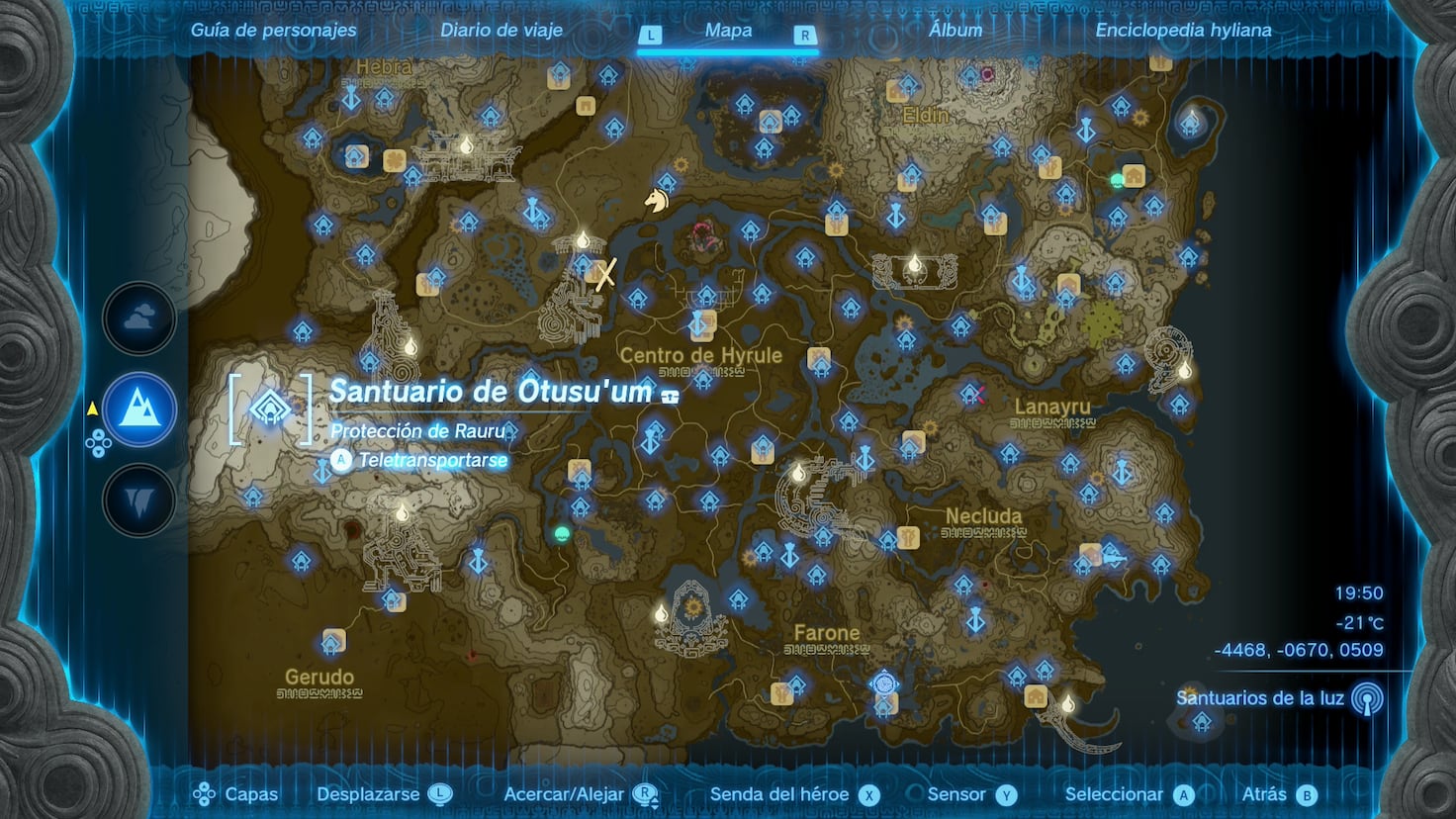1456x819 pixels.
Task: Click the R shoulder tab switcher
Action: [x=805, y=33]
